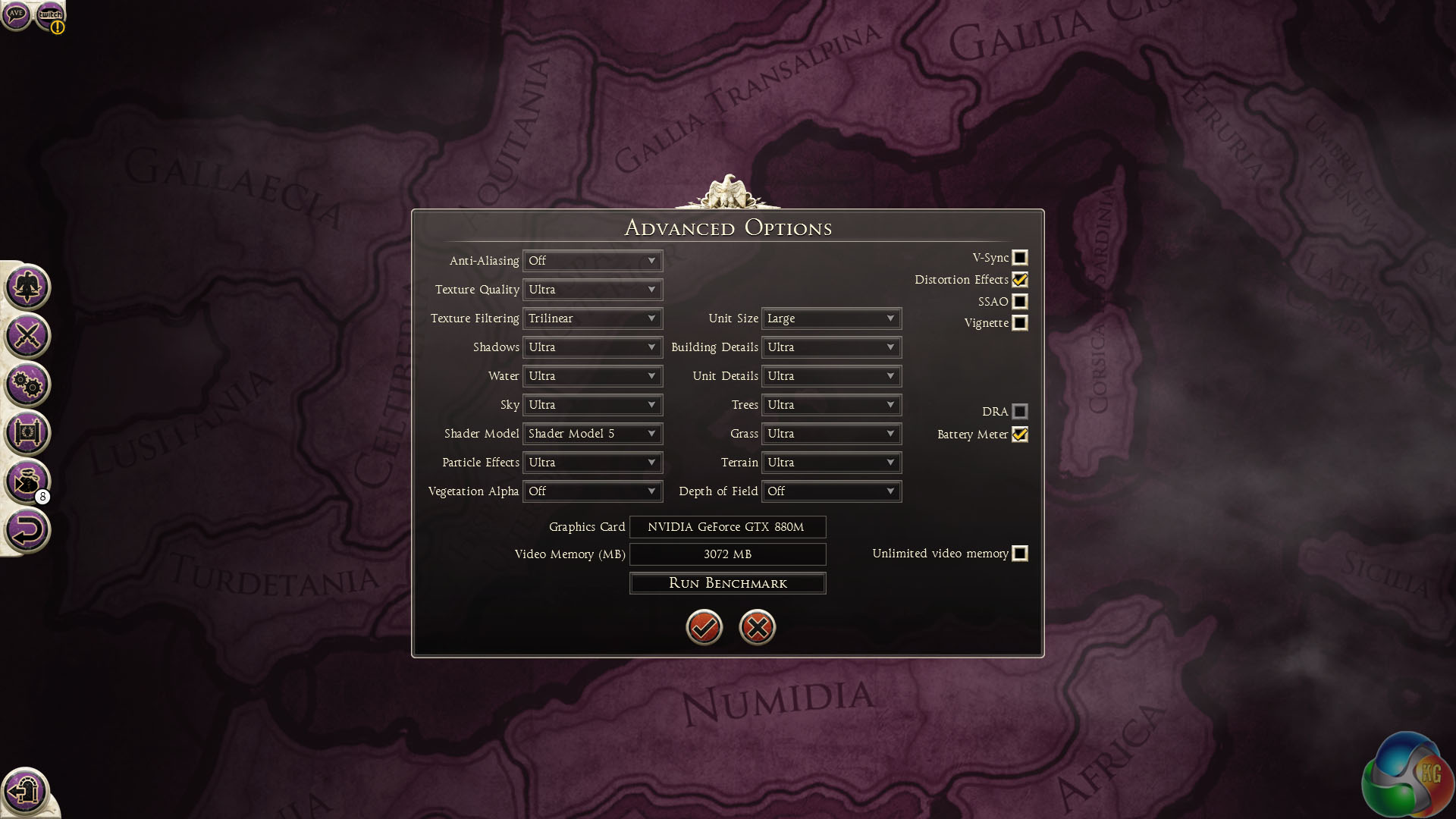This screenshot has width=1456, height=819.
Task: Turn on the SSAO checkbox
Action: (x=1020, y=302)
